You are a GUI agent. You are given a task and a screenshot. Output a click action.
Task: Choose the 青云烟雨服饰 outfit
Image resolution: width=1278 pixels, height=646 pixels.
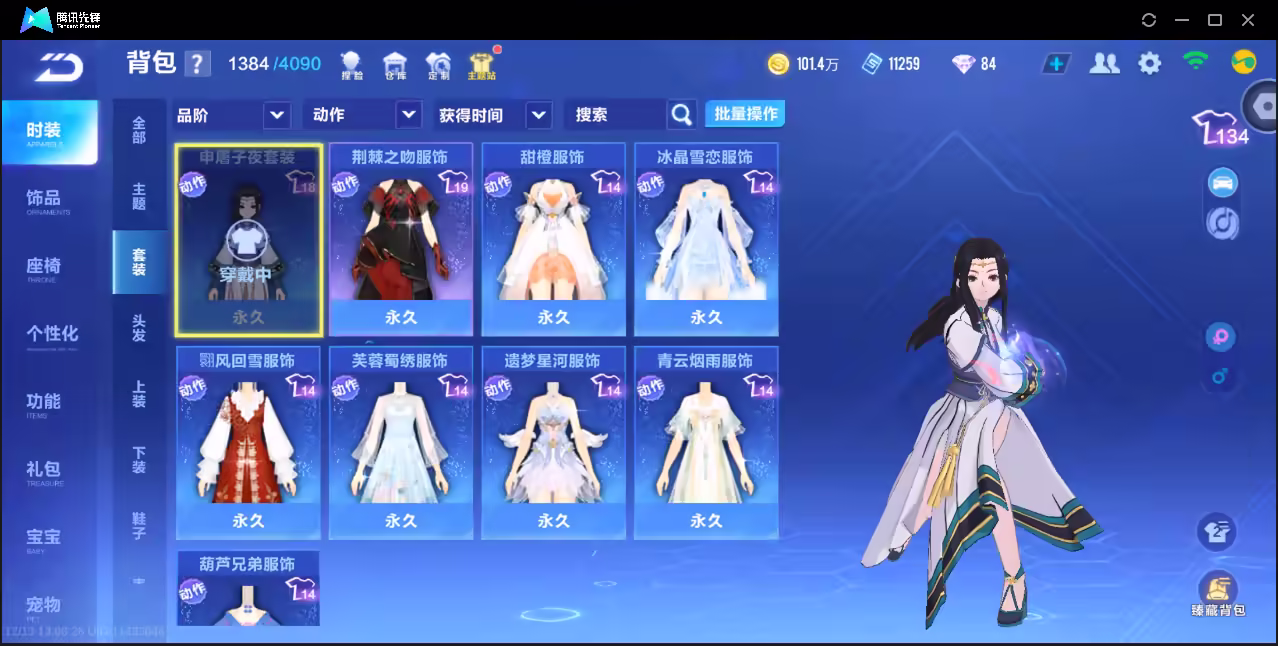(706, 443)
